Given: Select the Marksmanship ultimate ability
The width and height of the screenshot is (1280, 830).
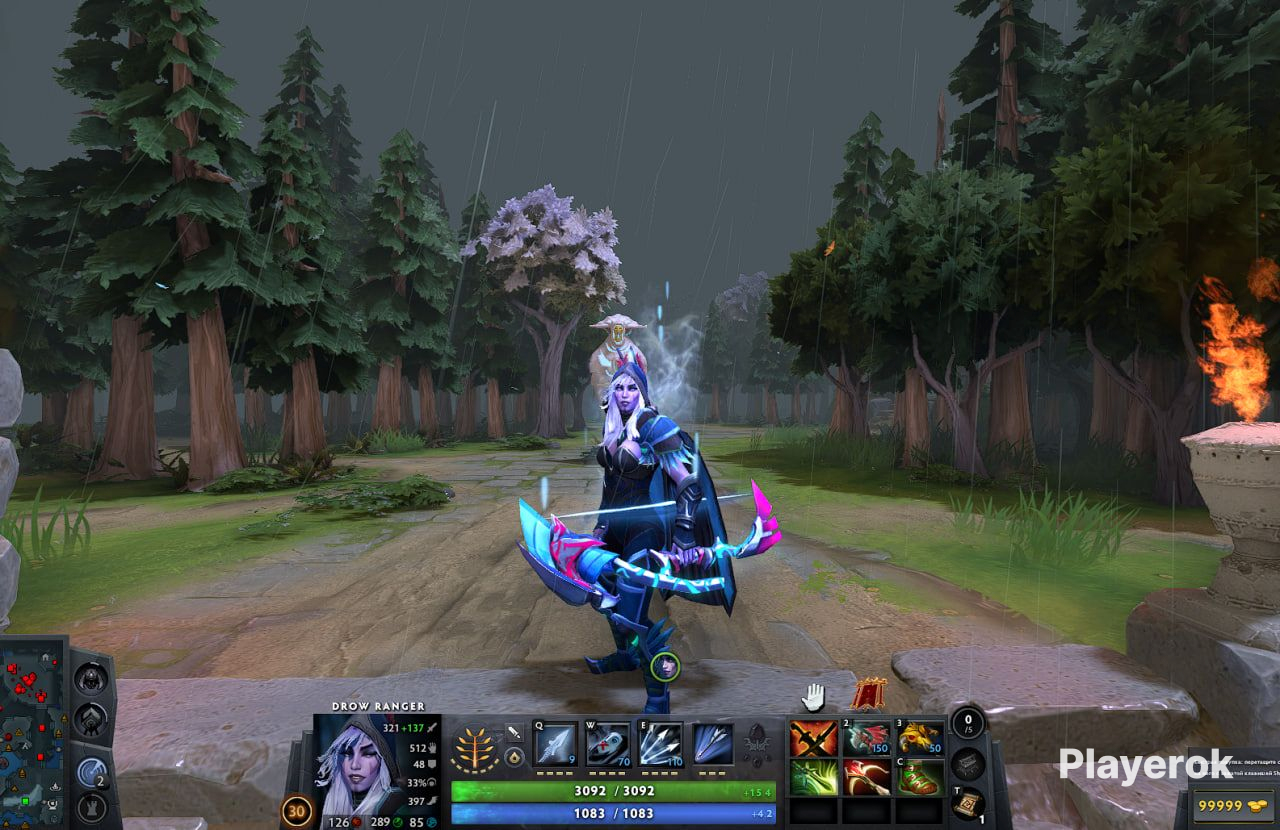Looking at the screenshot, I should [713, 745].
